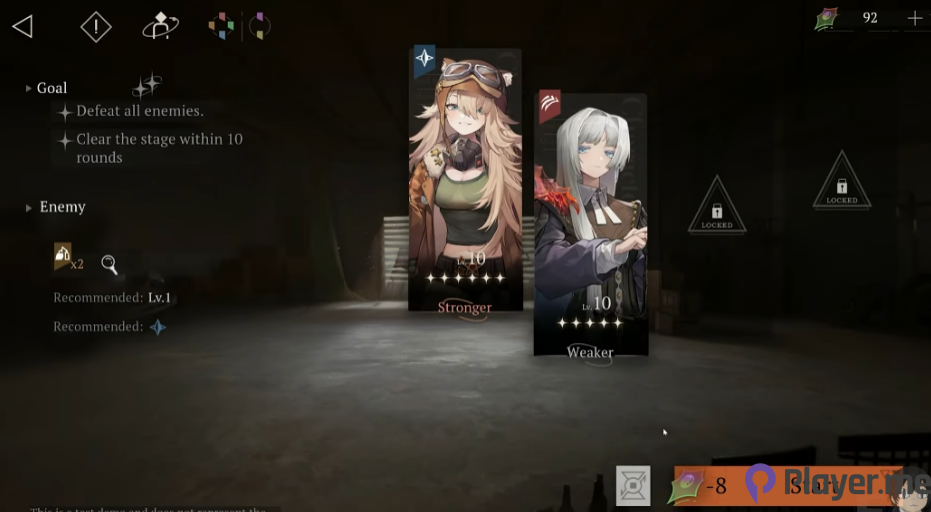Click the enemy type icon marked x2
The image size is (931, 512).
point(63,258)
